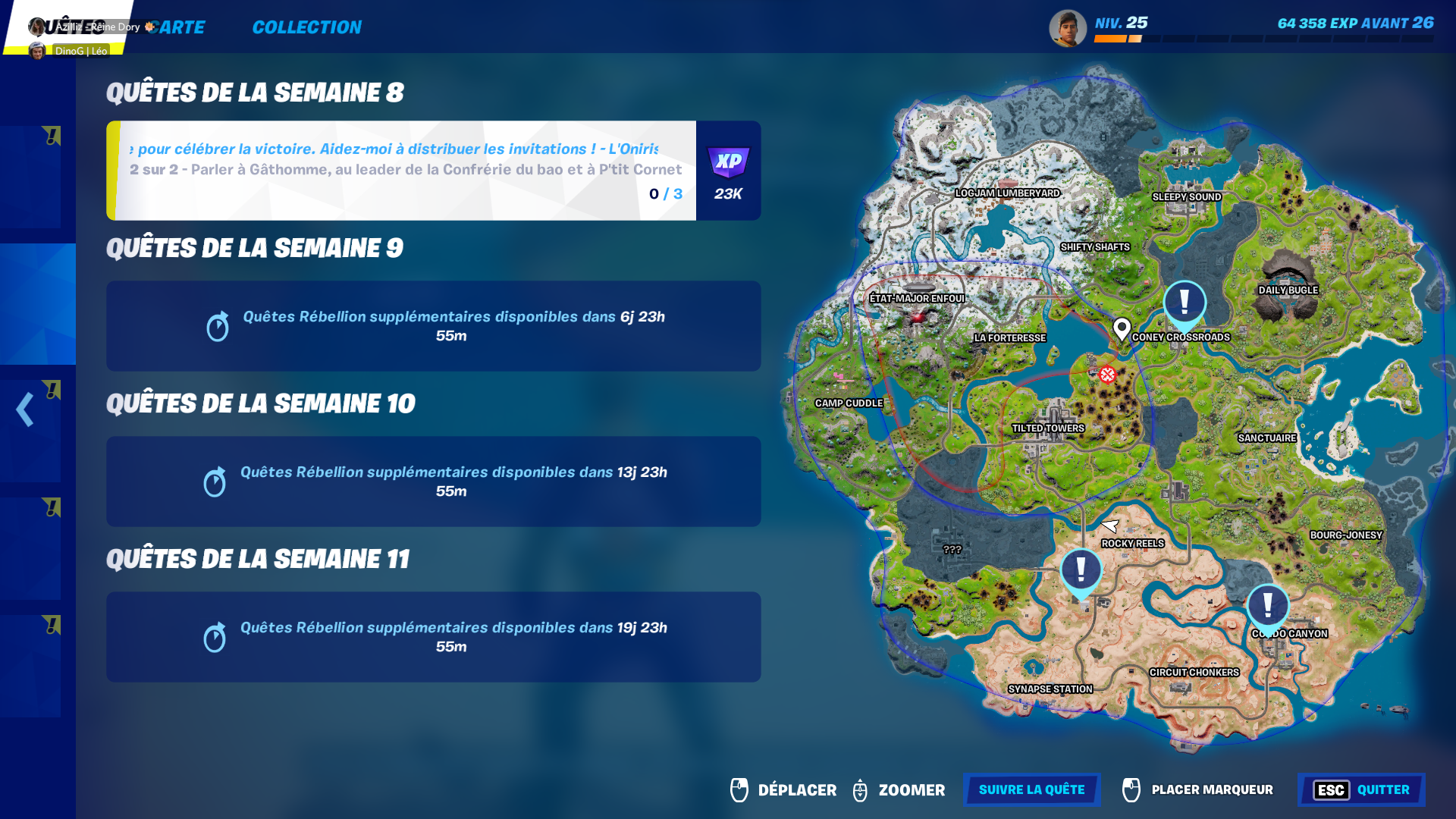The image size is (1456, 819).
Task: Open the COLLECTION tab
Action: tap(306, 27)
